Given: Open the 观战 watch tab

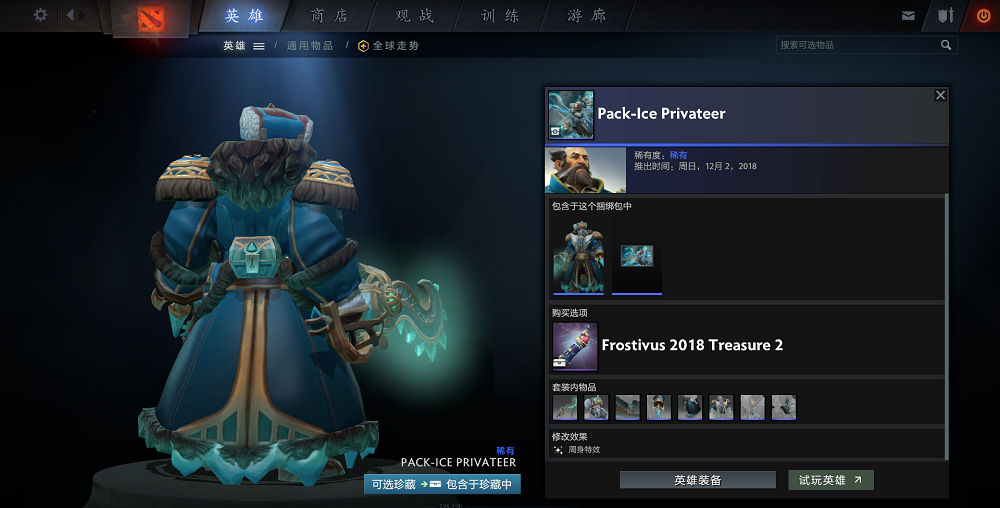Looking at the screenshot, I should [415, 16].
